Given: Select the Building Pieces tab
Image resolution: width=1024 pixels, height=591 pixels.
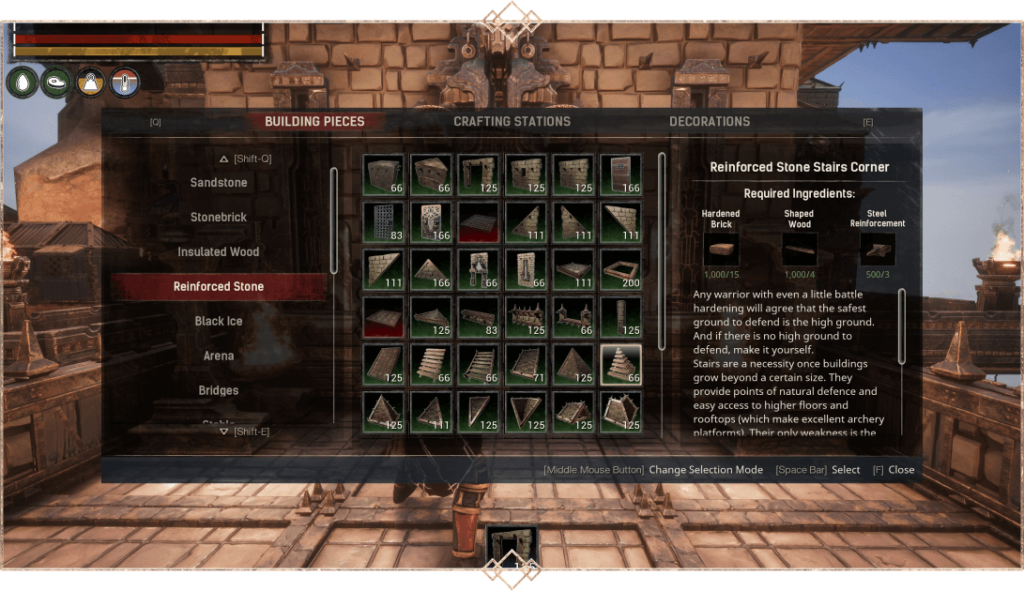Looking at the screenshot, I should point(314,122).
